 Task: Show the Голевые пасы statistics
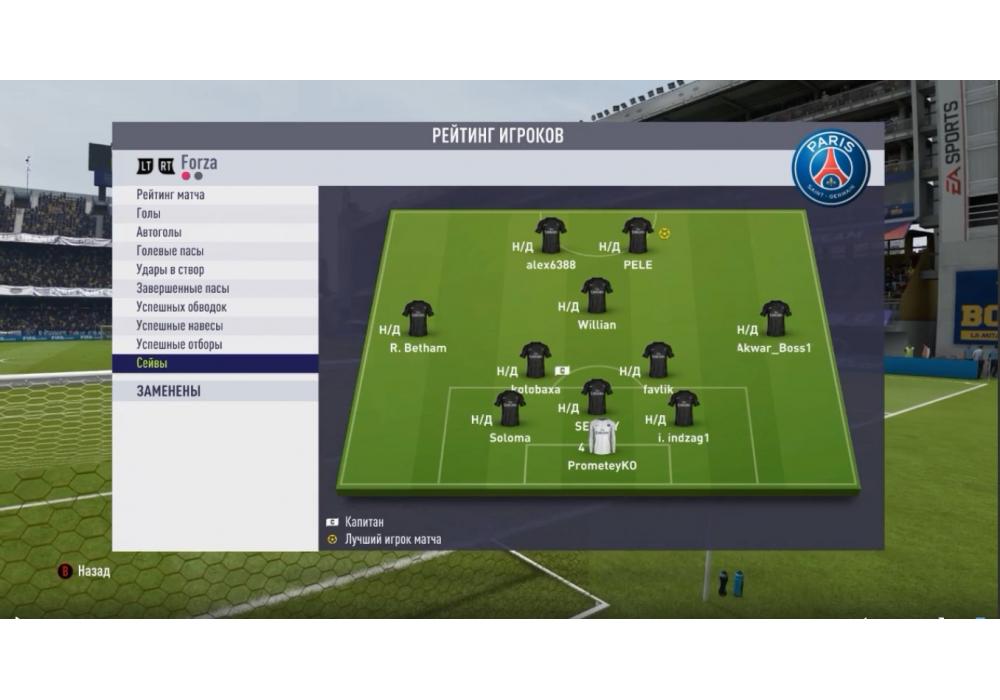tap(216, 251)
